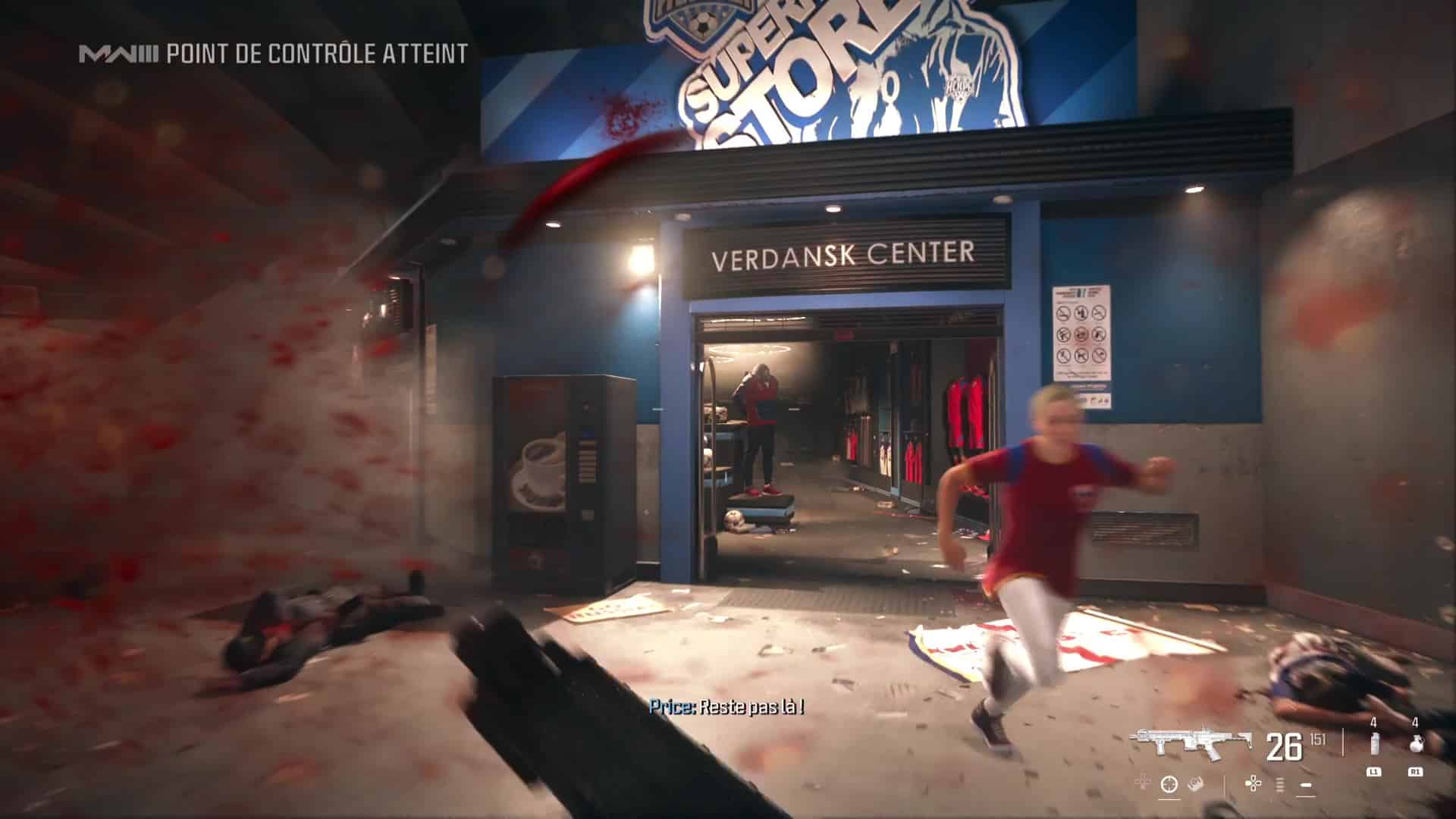
Task: Select the stacked-bars fire mode icon
Action: coord(1281,784)
